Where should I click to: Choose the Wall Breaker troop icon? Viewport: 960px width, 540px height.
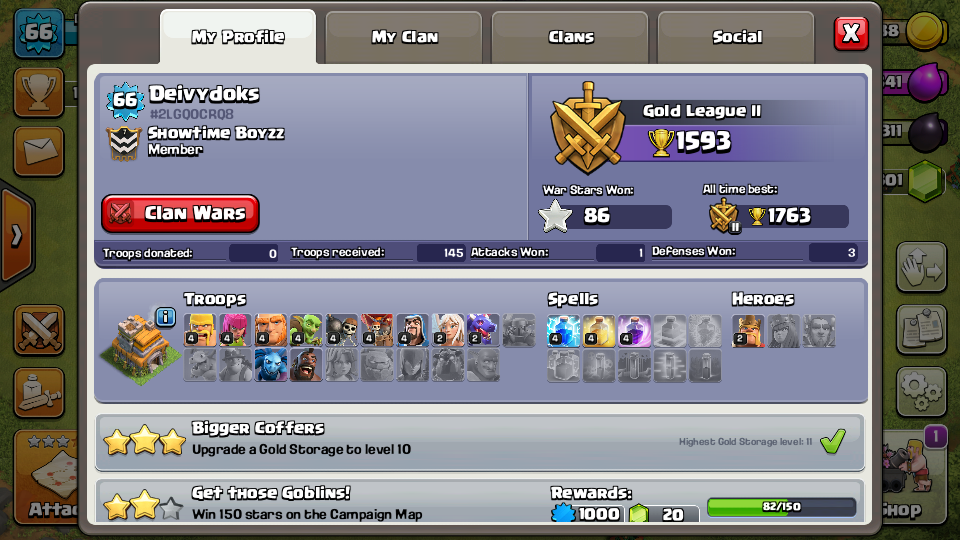tap(341, 329)
